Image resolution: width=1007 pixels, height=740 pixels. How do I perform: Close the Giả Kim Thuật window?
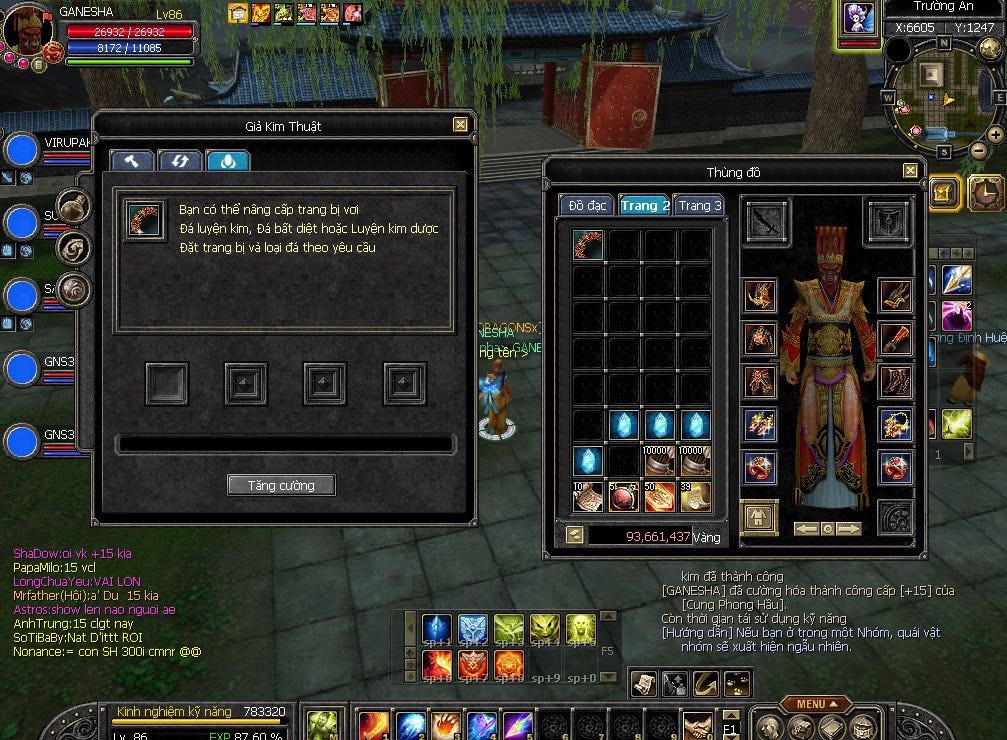[460, 125]
